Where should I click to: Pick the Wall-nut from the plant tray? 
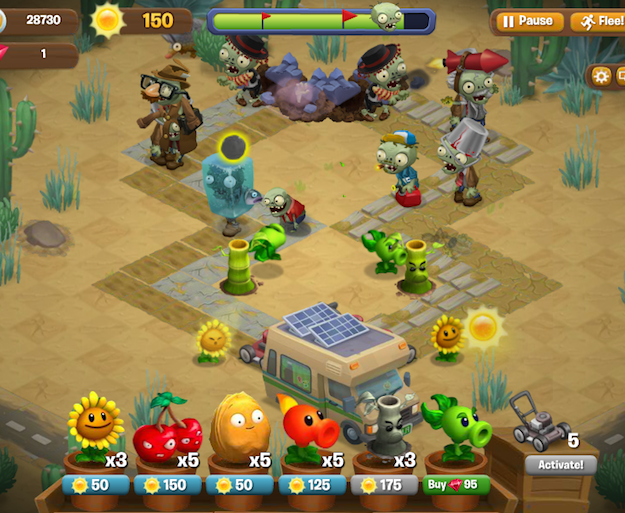(x=239, y=435)
